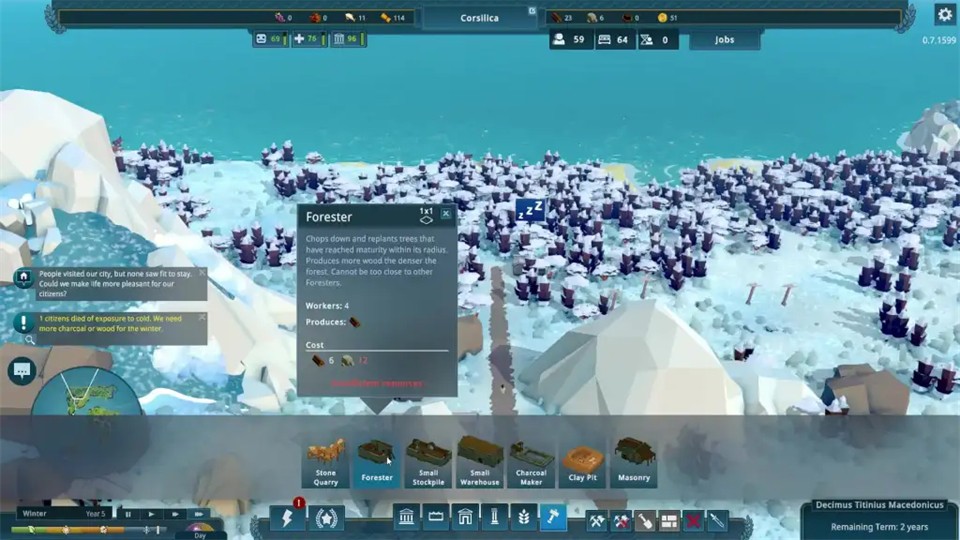This screenshot has width=960, height=540.
Task: Choose the Forester building
Action: (377, 461)
